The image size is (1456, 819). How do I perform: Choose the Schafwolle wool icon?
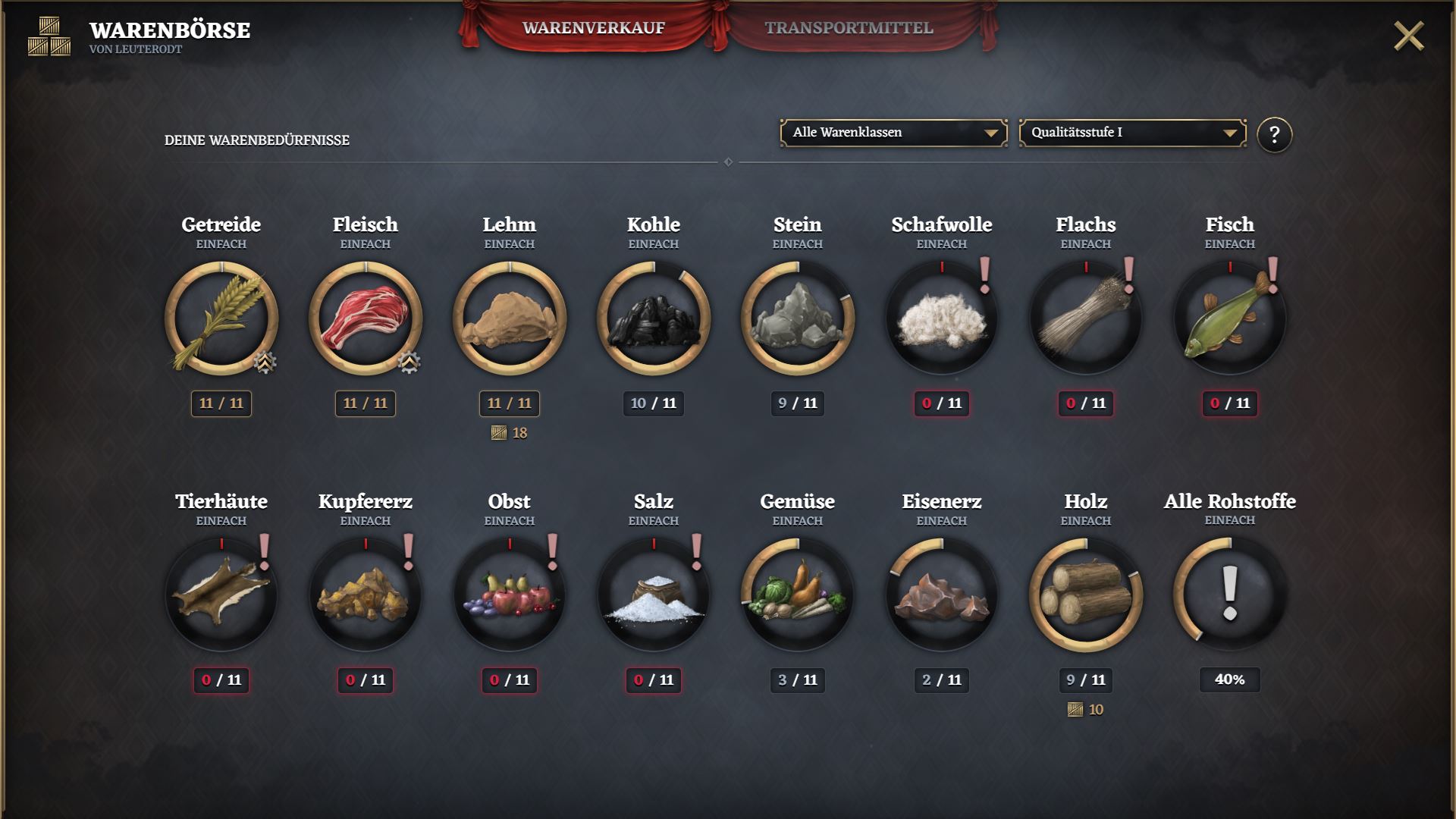click(x=942, y=318)
